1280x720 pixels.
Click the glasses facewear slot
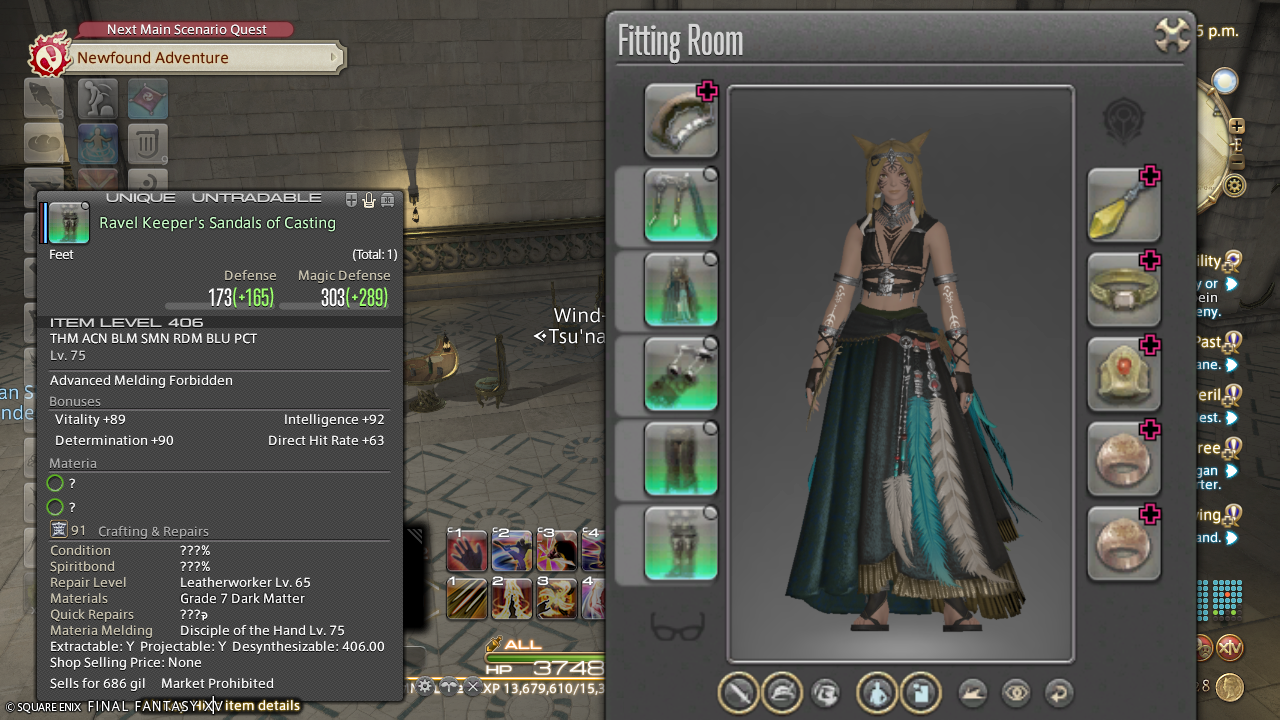680,627
